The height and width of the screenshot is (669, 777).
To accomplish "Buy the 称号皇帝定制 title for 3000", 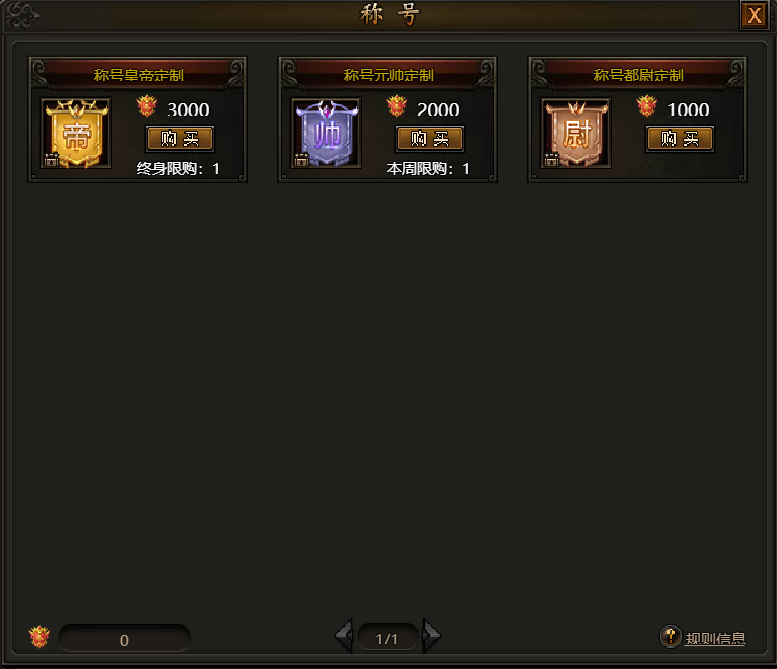I will click(x=180, y=139).
